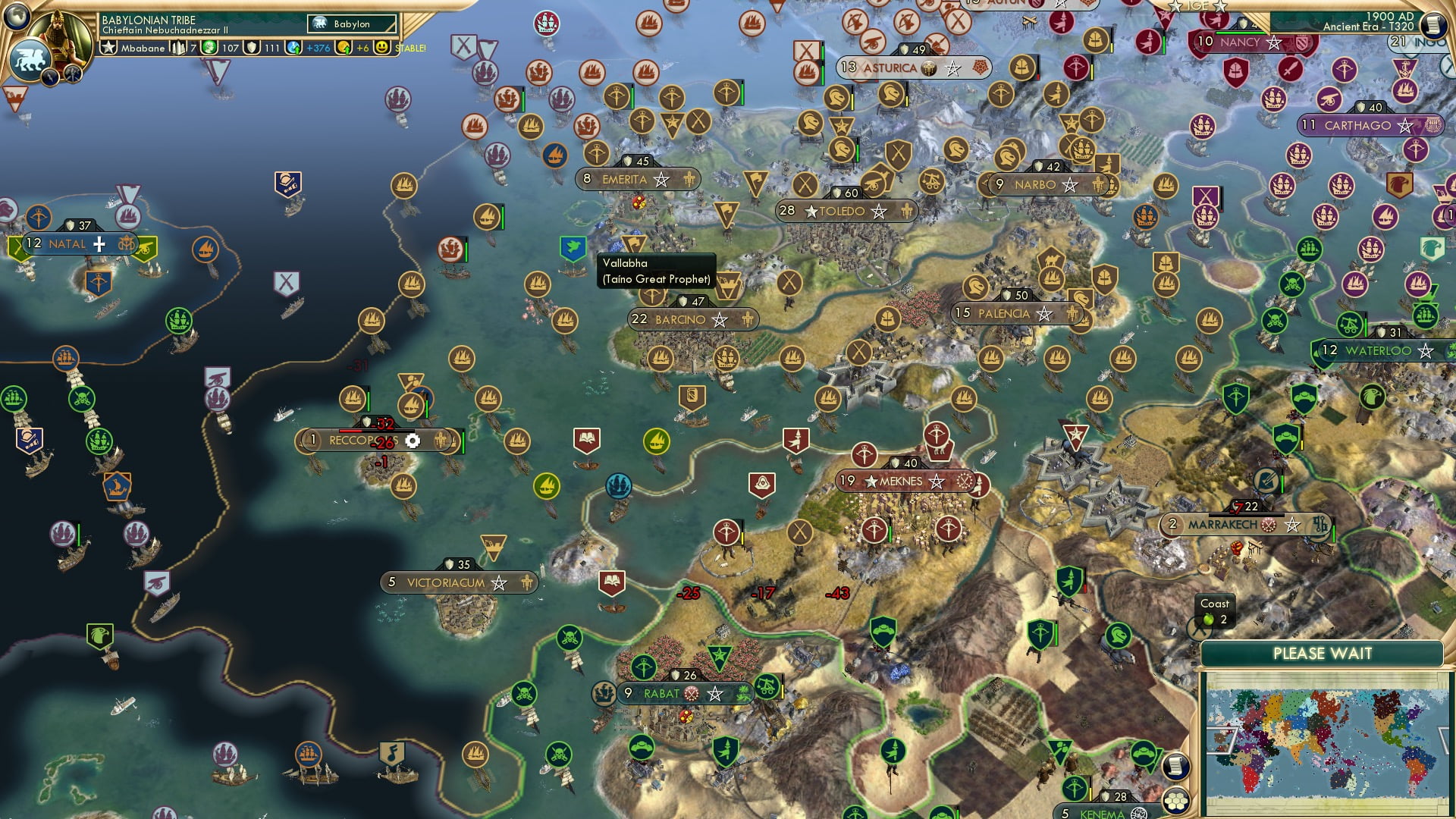Click the small lightning icon below the leader portrait
The height and width of the screenshot is (819, 1456).
51,77
